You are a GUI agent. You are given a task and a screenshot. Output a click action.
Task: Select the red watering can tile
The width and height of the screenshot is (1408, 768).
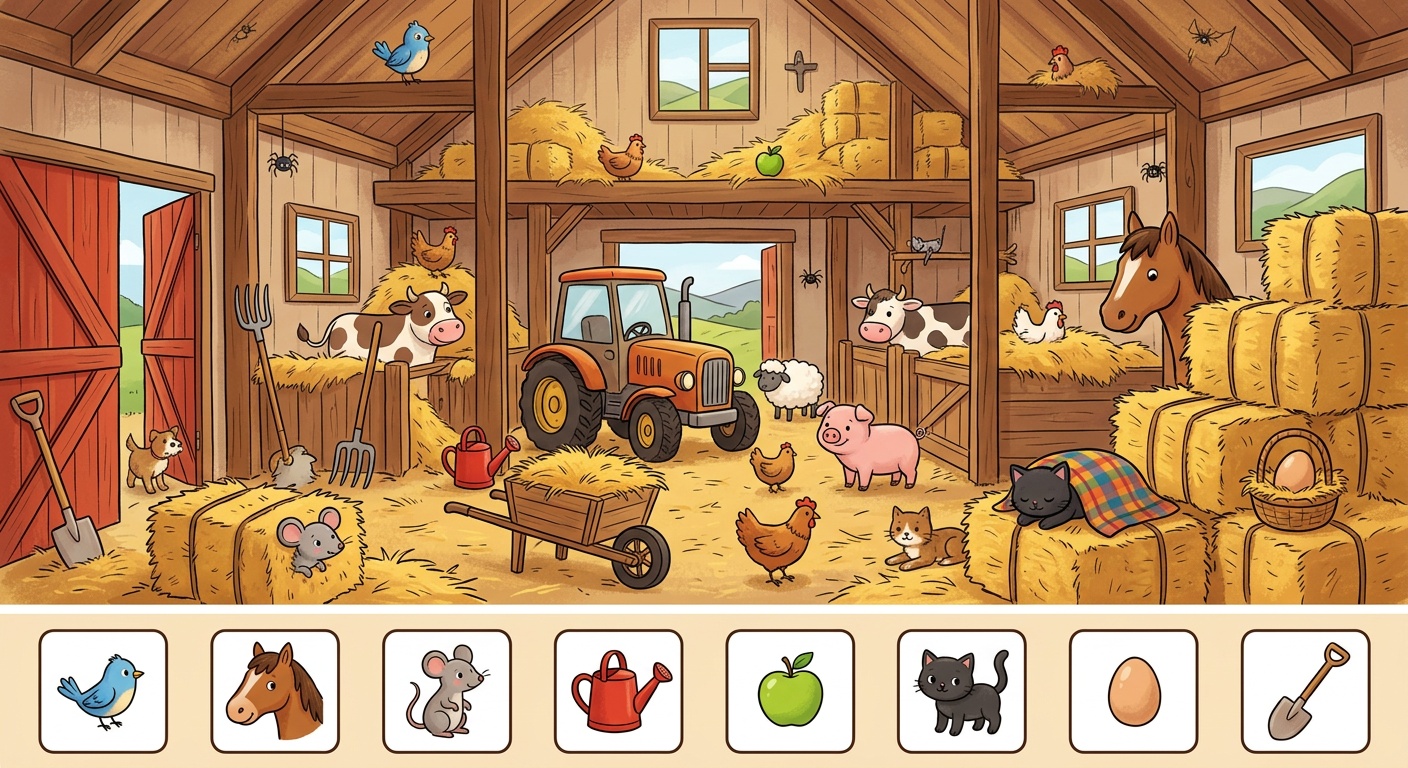(x=619, y=691)
